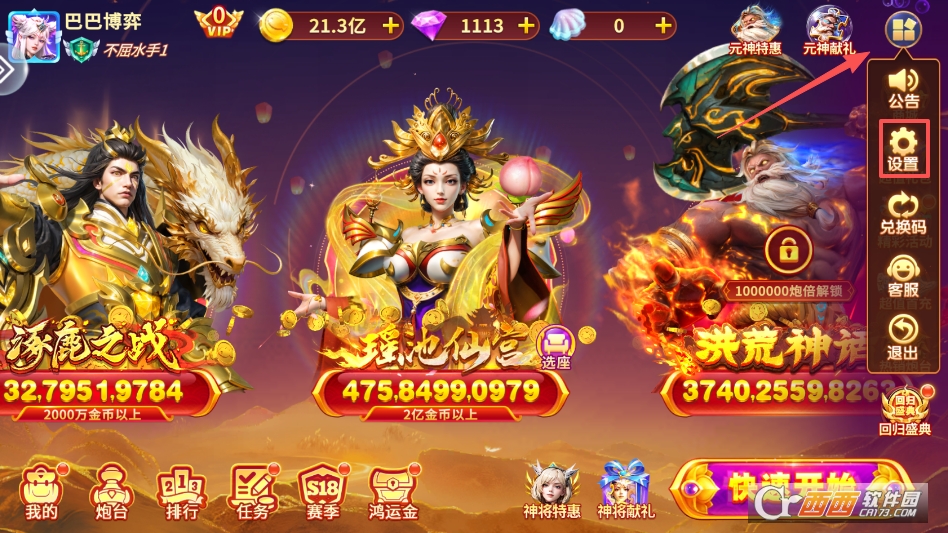The width and height of the screenshot is (948, 533).
Task: Tap the player avatar portrait
Action: tap(33, 35)
